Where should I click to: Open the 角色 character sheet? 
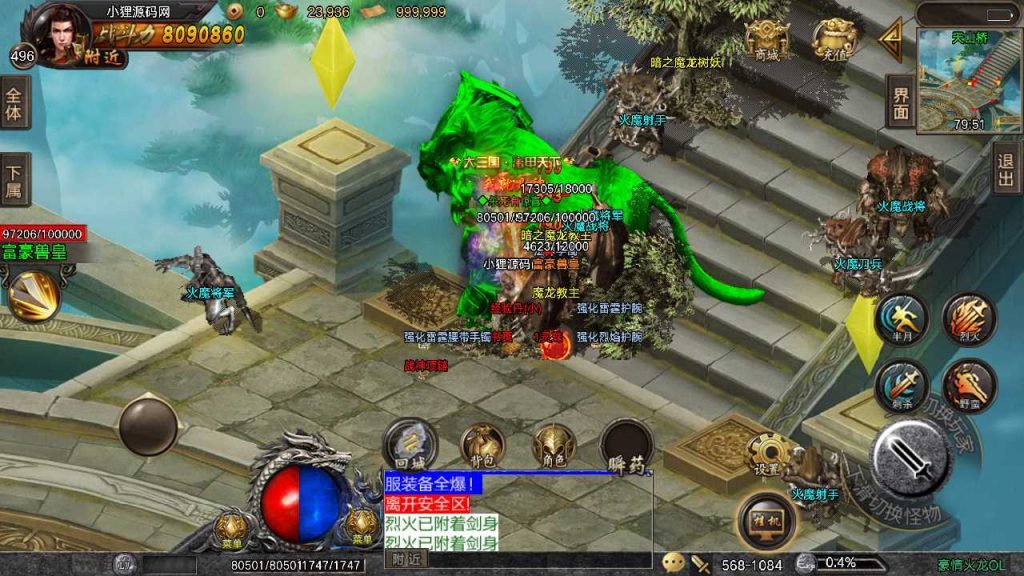click(x=553, y=446)
